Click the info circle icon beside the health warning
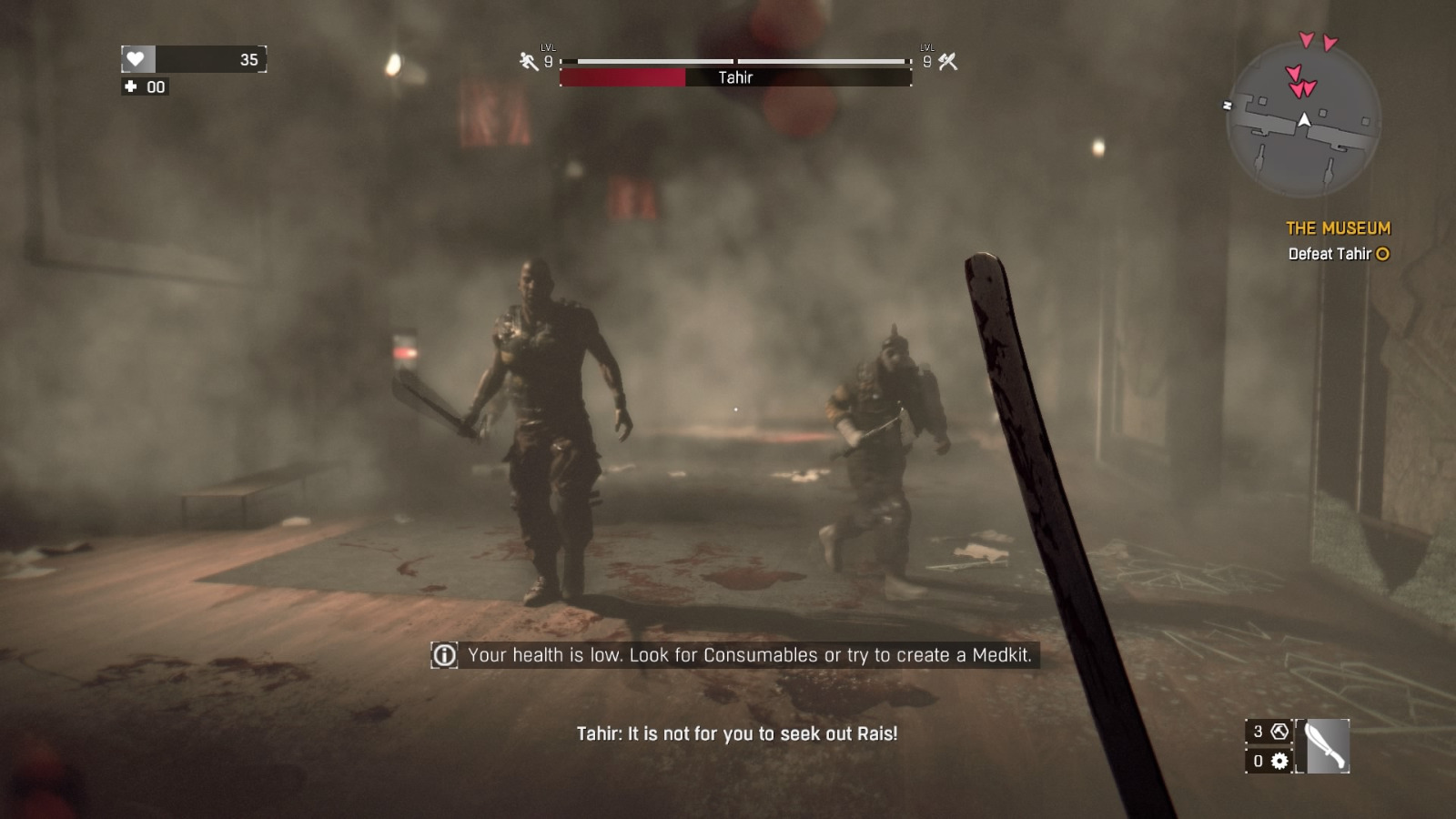 coord(442,654)
